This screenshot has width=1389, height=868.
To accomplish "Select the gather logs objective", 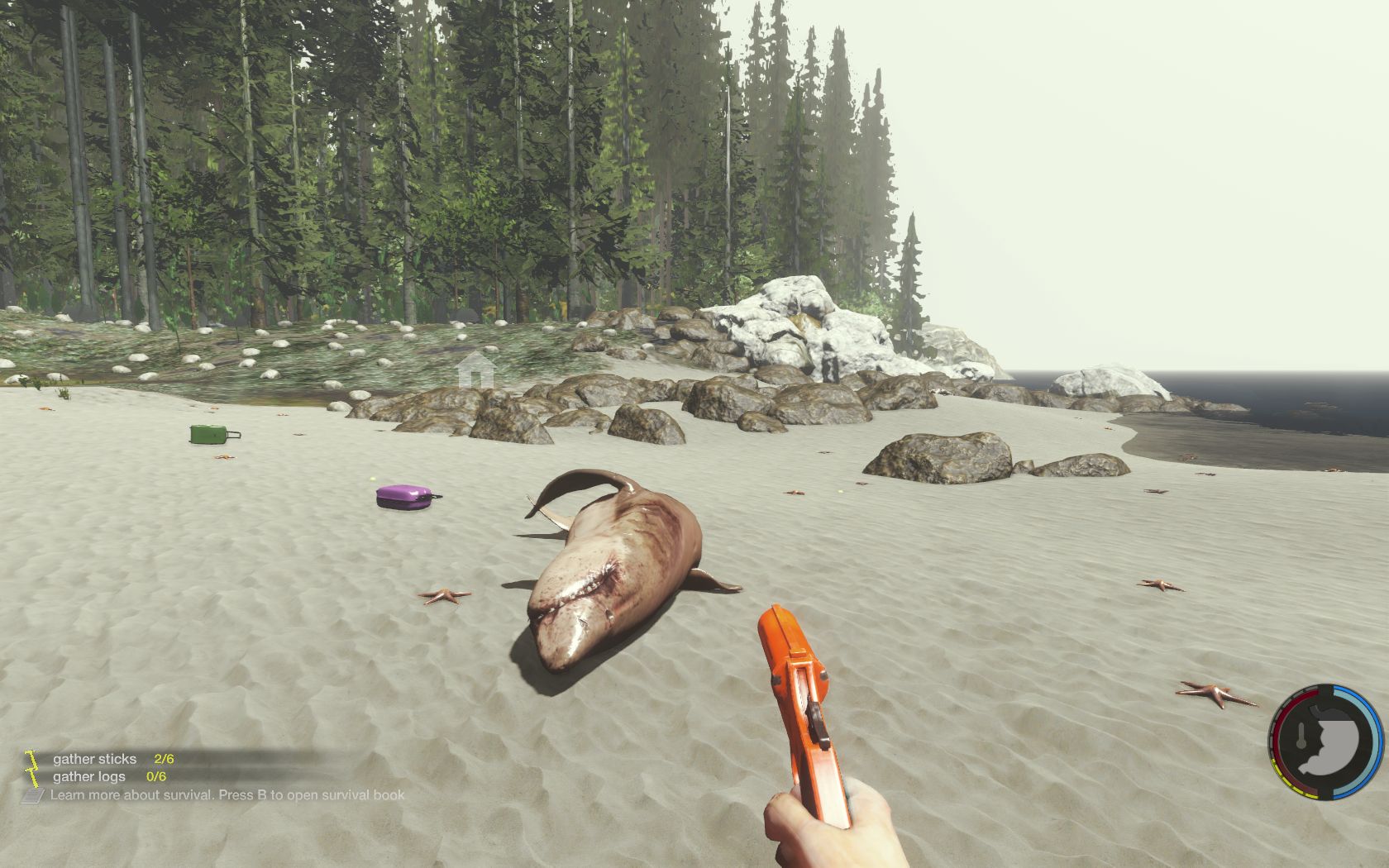I will (x=89, y=776).
